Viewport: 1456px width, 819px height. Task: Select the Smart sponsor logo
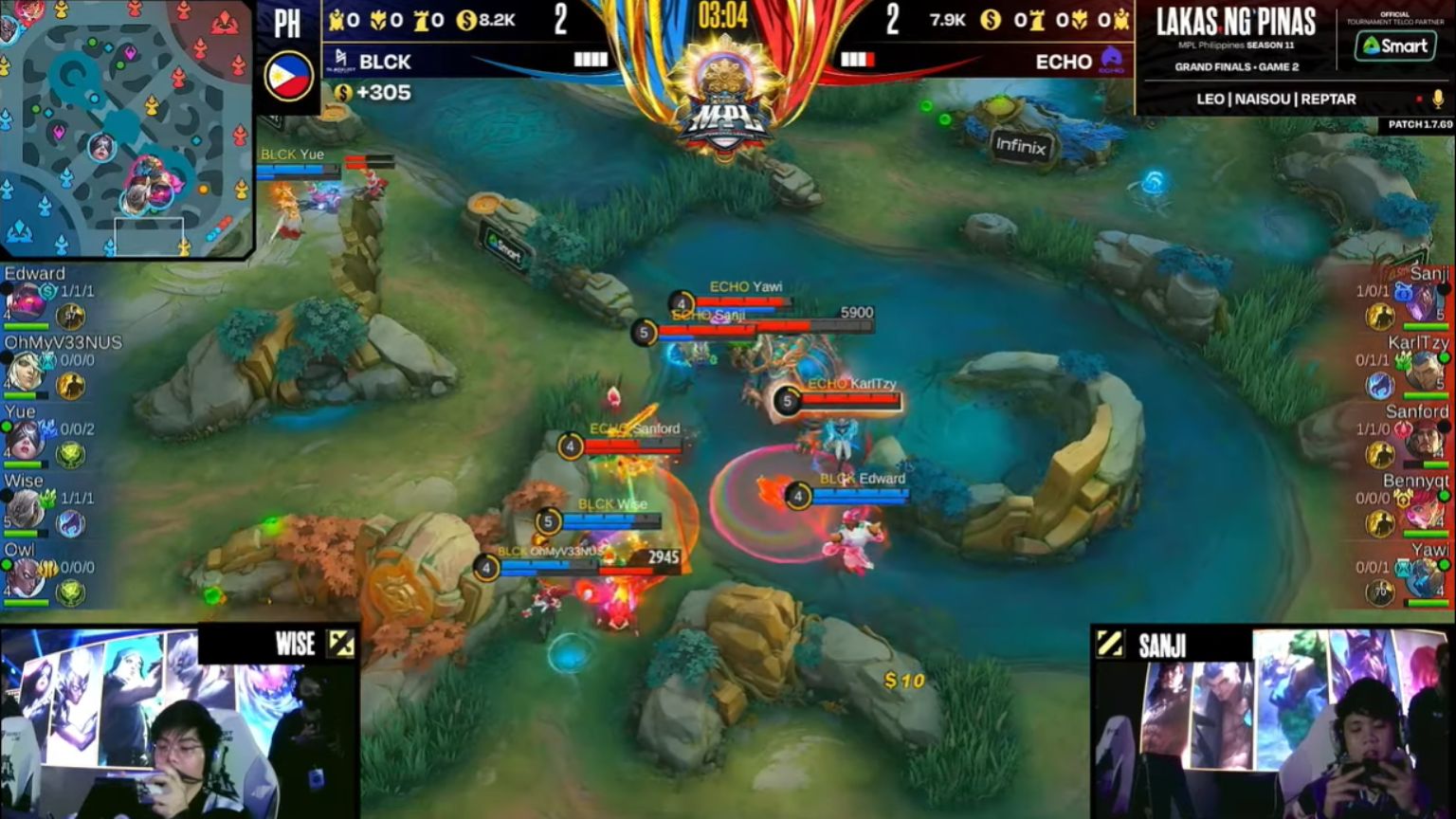1397,46
